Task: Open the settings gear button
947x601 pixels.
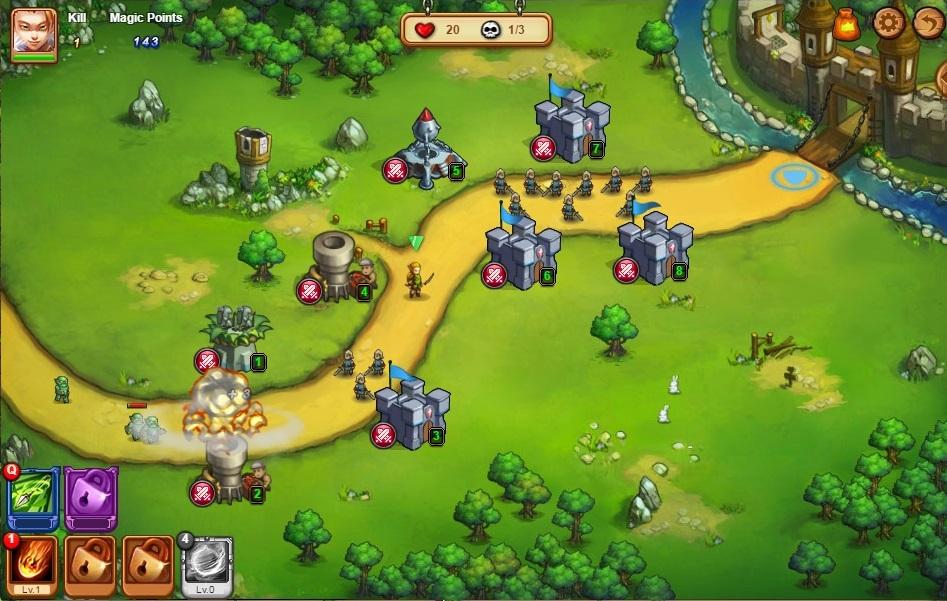Action: coord(887,22)
